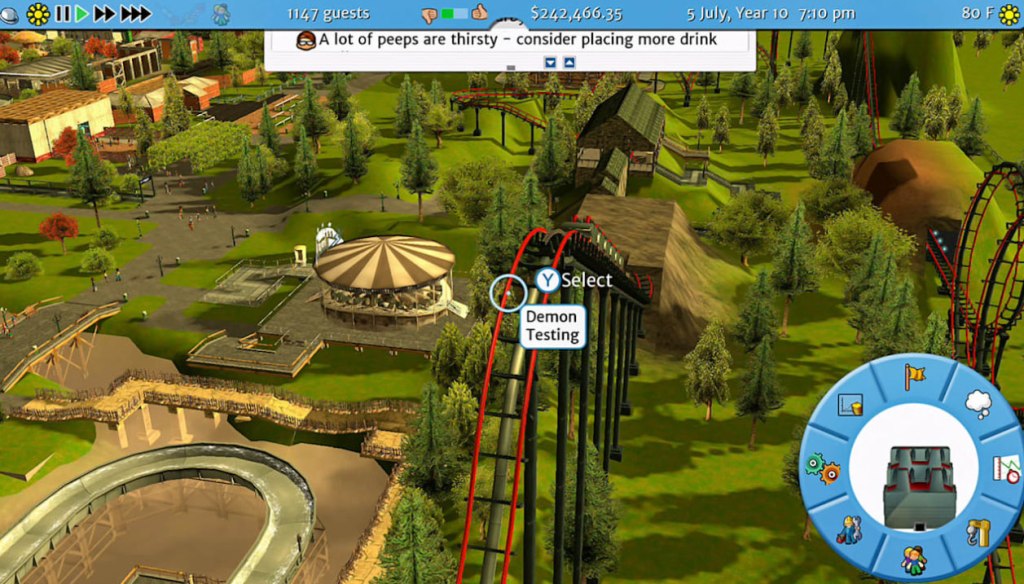Screen dimensions: 1024x584
Task: Switch to double fast-forward speed
Action: click(x=105, y=14)
